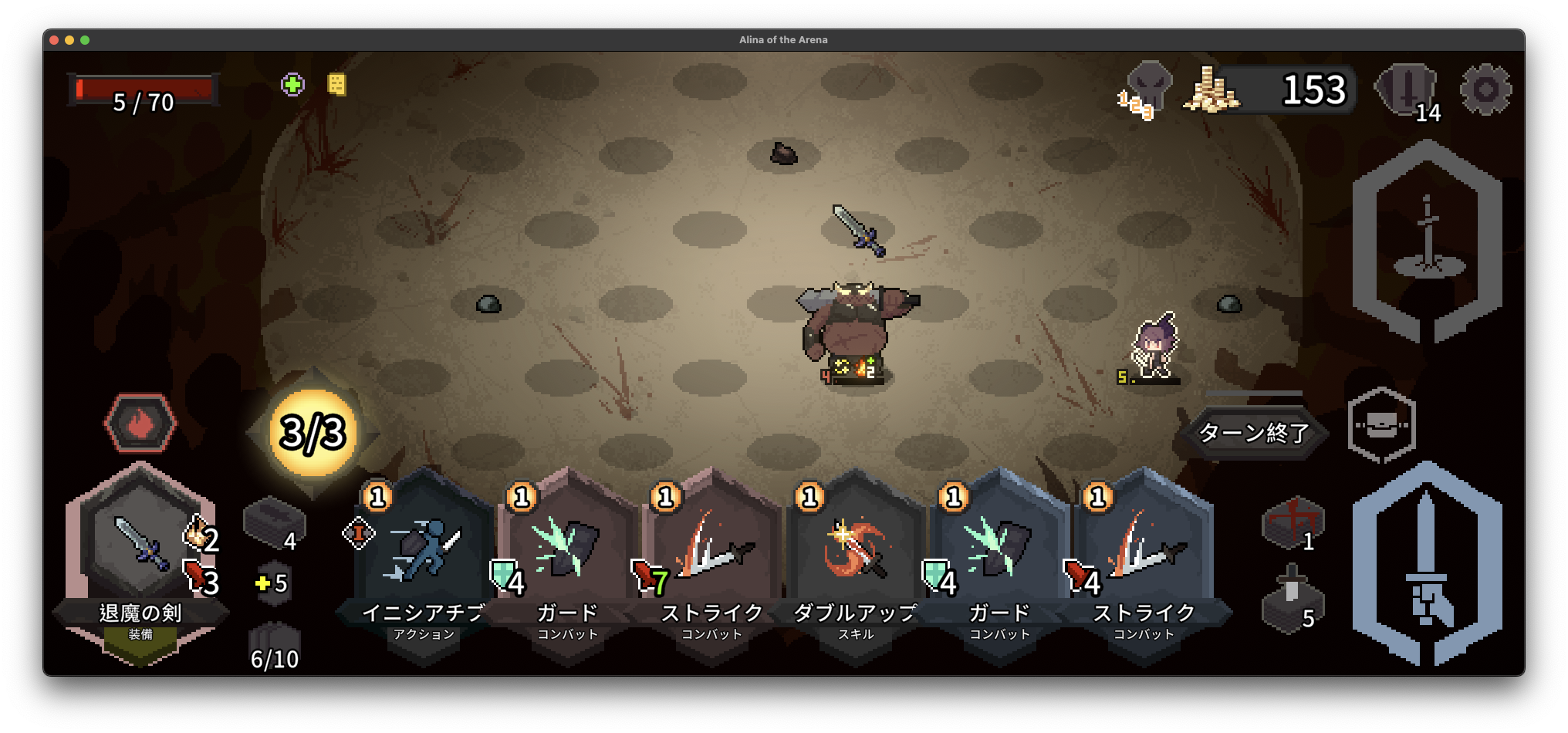Image resolution: width=1568 pixels, height=733 pixels.
Task: Close the window with red button
Action: pyautogui.click(x=54, y=40)
